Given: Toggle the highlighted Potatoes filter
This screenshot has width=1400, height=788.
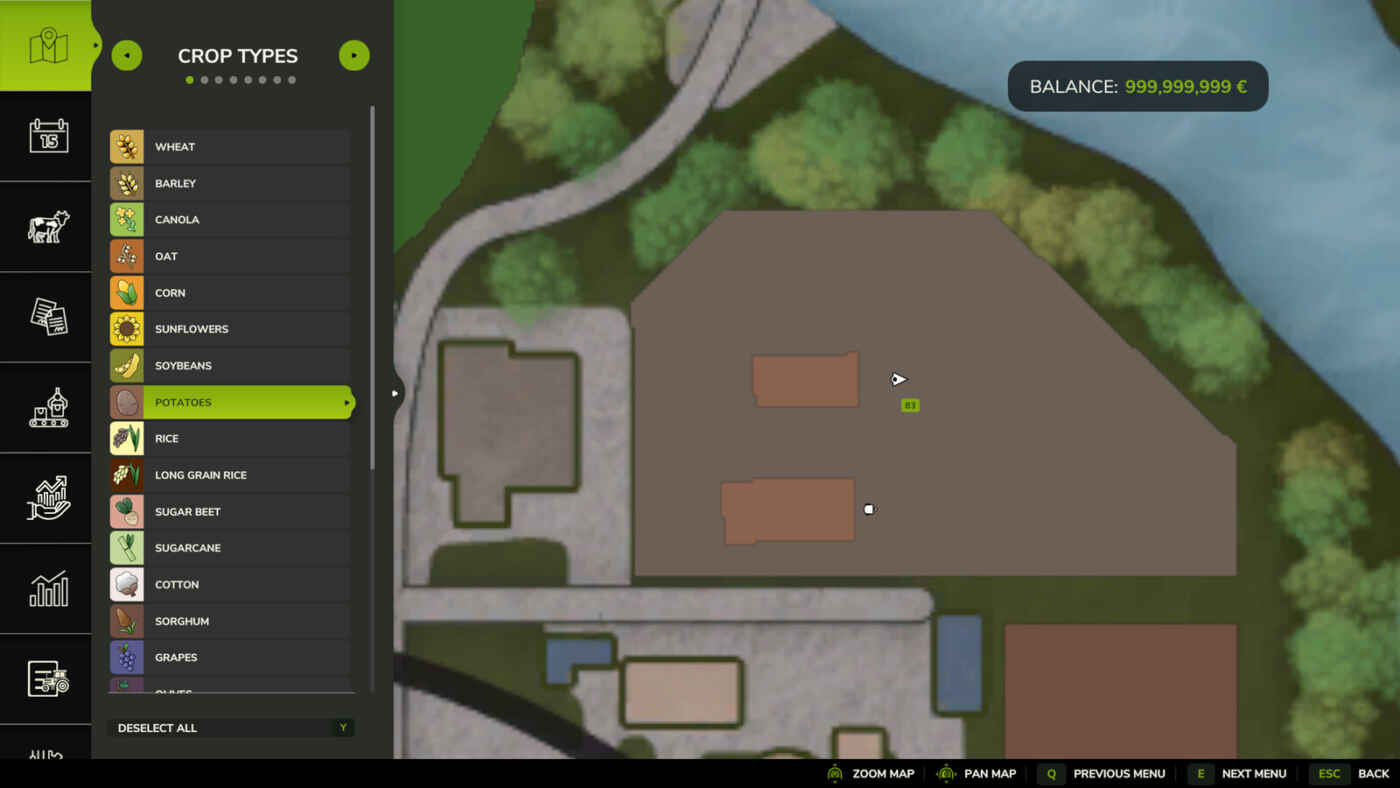Looking at the screenshot, I should click(x=230, y=402).
